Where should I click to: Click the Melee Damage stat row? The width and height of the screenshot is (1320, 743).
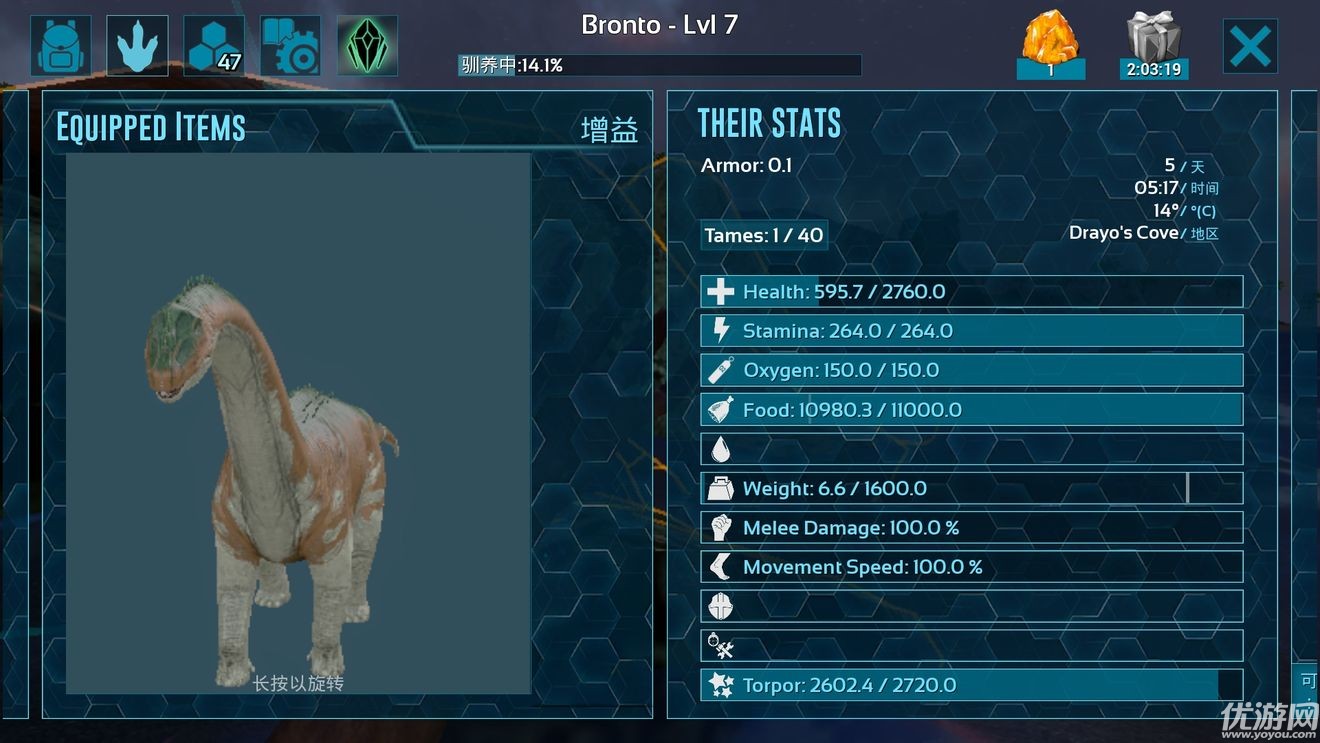(x=971, y=528)
